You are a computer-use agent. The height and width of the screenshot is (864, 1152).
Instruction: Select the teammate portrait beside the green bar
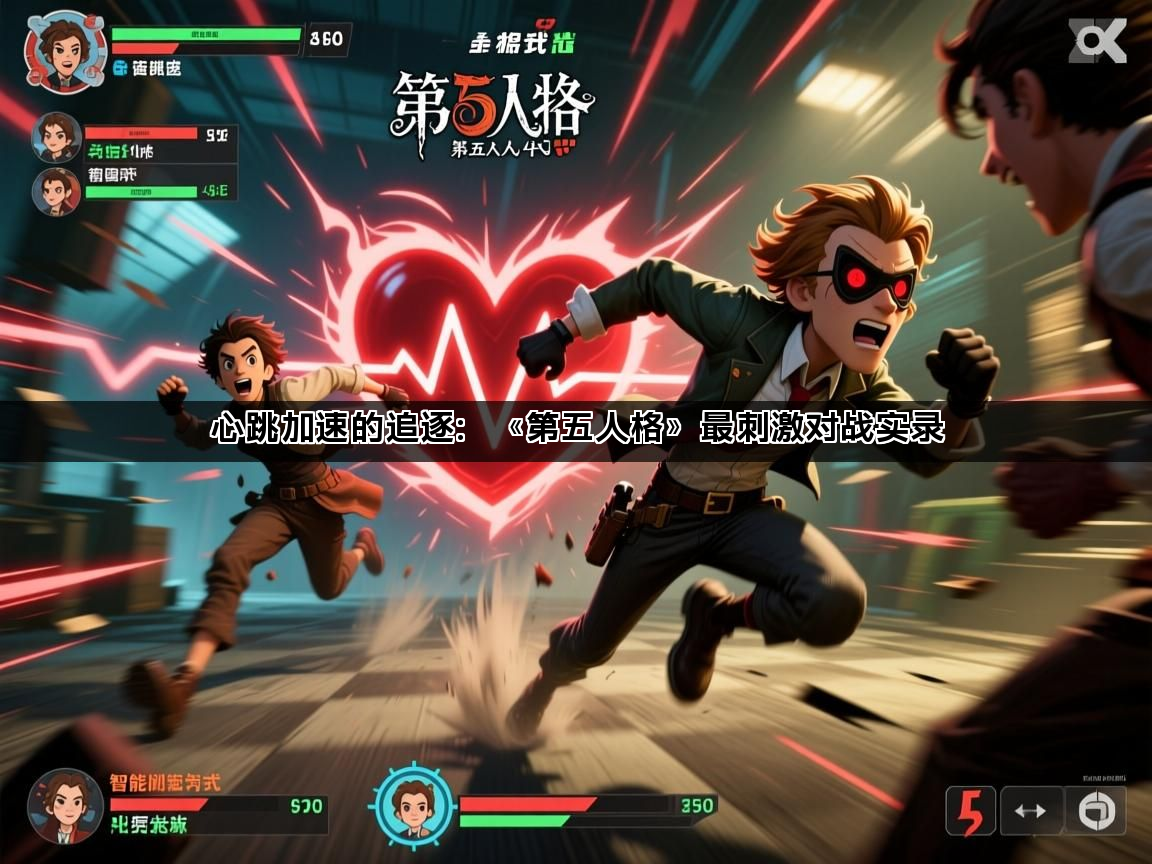coord(56,191)
